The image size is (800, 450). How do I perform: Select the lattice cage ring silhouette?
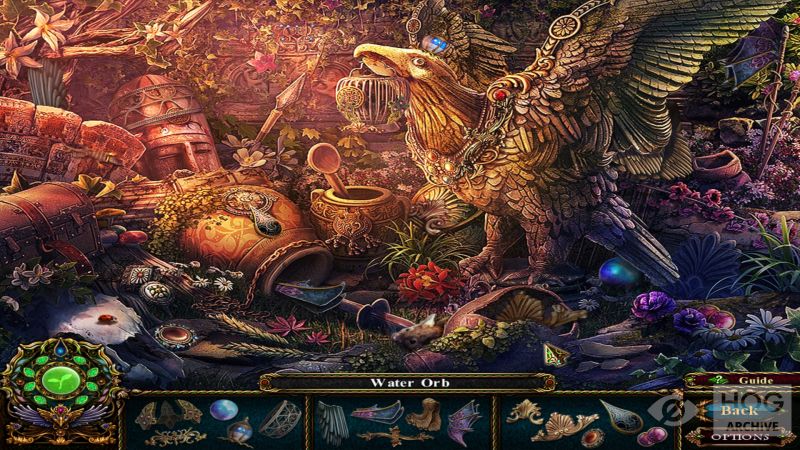(x=279, y=416)
